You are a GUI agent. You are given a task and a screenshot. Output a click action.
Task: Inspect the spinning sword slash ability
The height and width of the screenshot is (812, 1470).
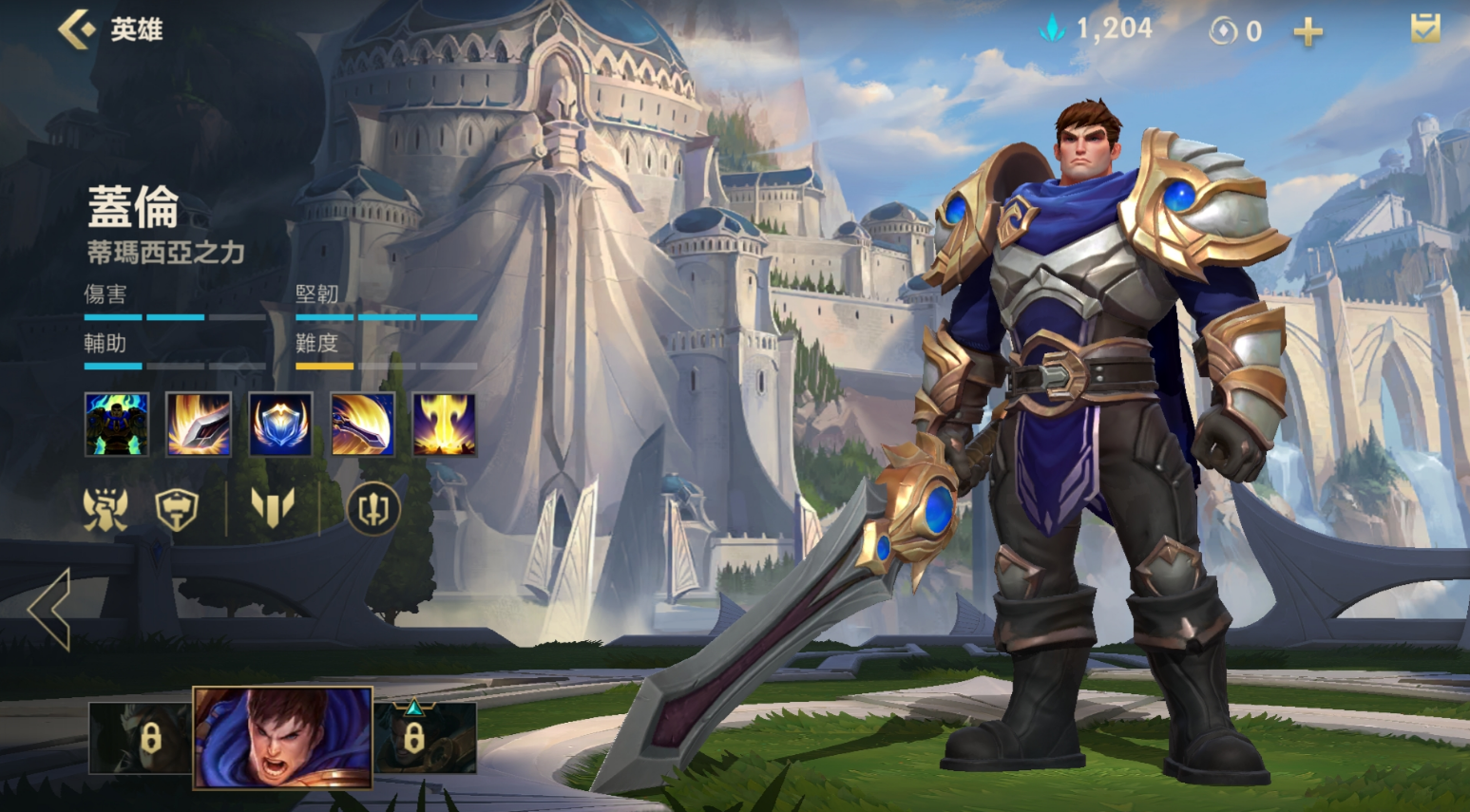pos(362,424)
